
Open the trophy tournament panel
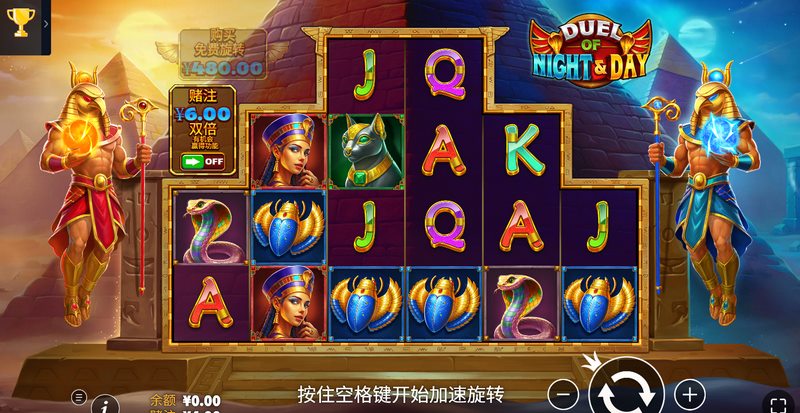pos(21,19)
